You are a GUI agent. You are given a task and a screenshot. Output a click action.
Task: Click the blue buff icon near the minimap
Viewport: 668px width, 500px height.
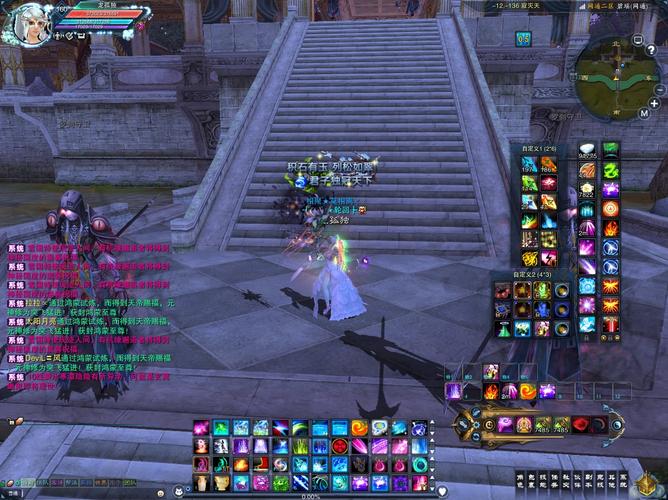pyautogui.click(x=523, y=38)
